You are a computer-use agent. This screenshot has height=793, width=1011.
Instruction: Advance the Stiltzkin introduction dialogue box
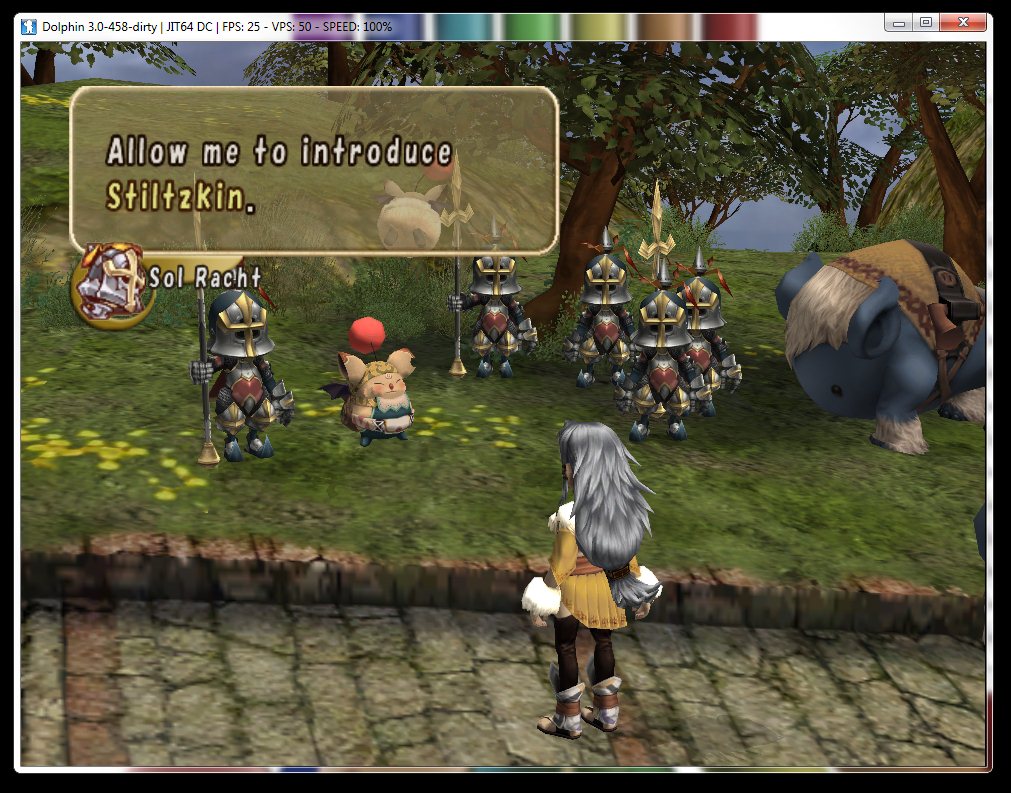(313, 170)
